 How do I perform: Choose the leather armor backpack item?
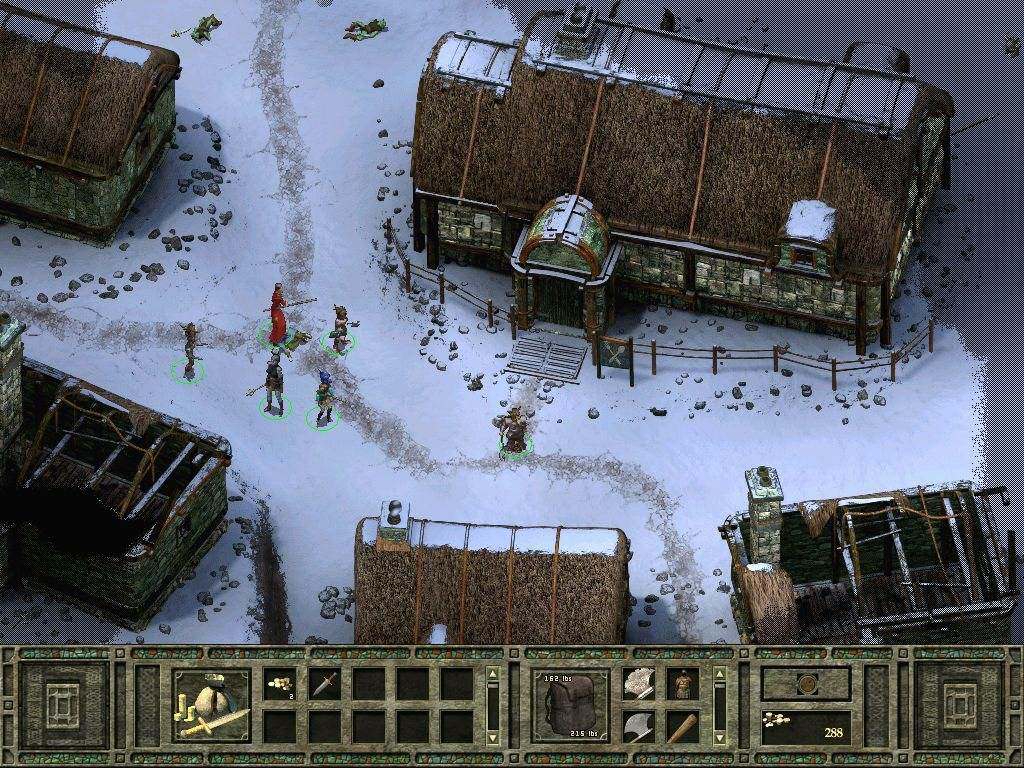point(683,683)
